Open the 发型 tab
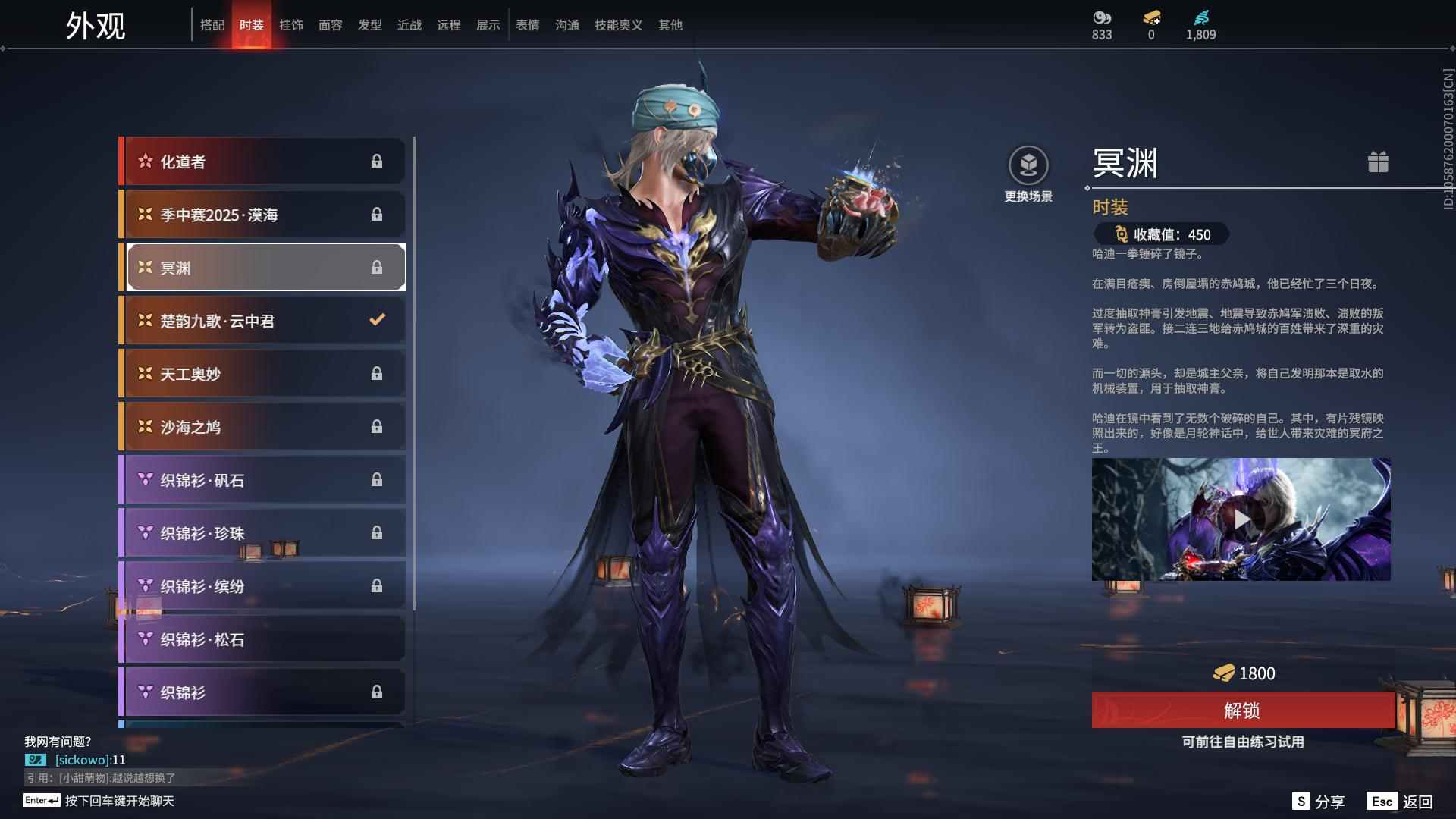 pyautogui.click(x=370, y=25)
